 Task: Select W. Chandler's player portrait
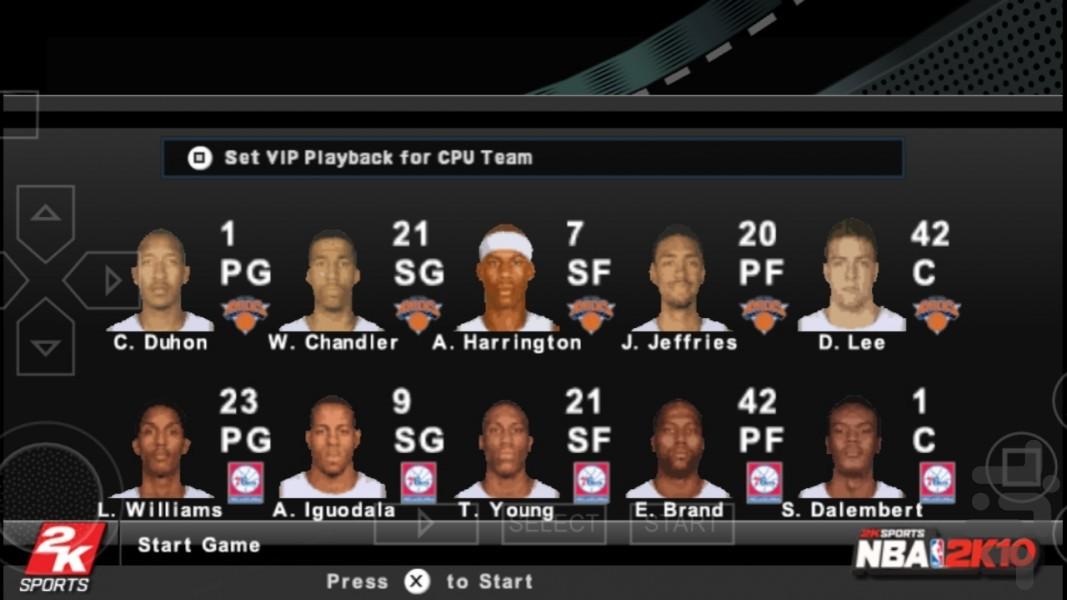click(332, 281)
